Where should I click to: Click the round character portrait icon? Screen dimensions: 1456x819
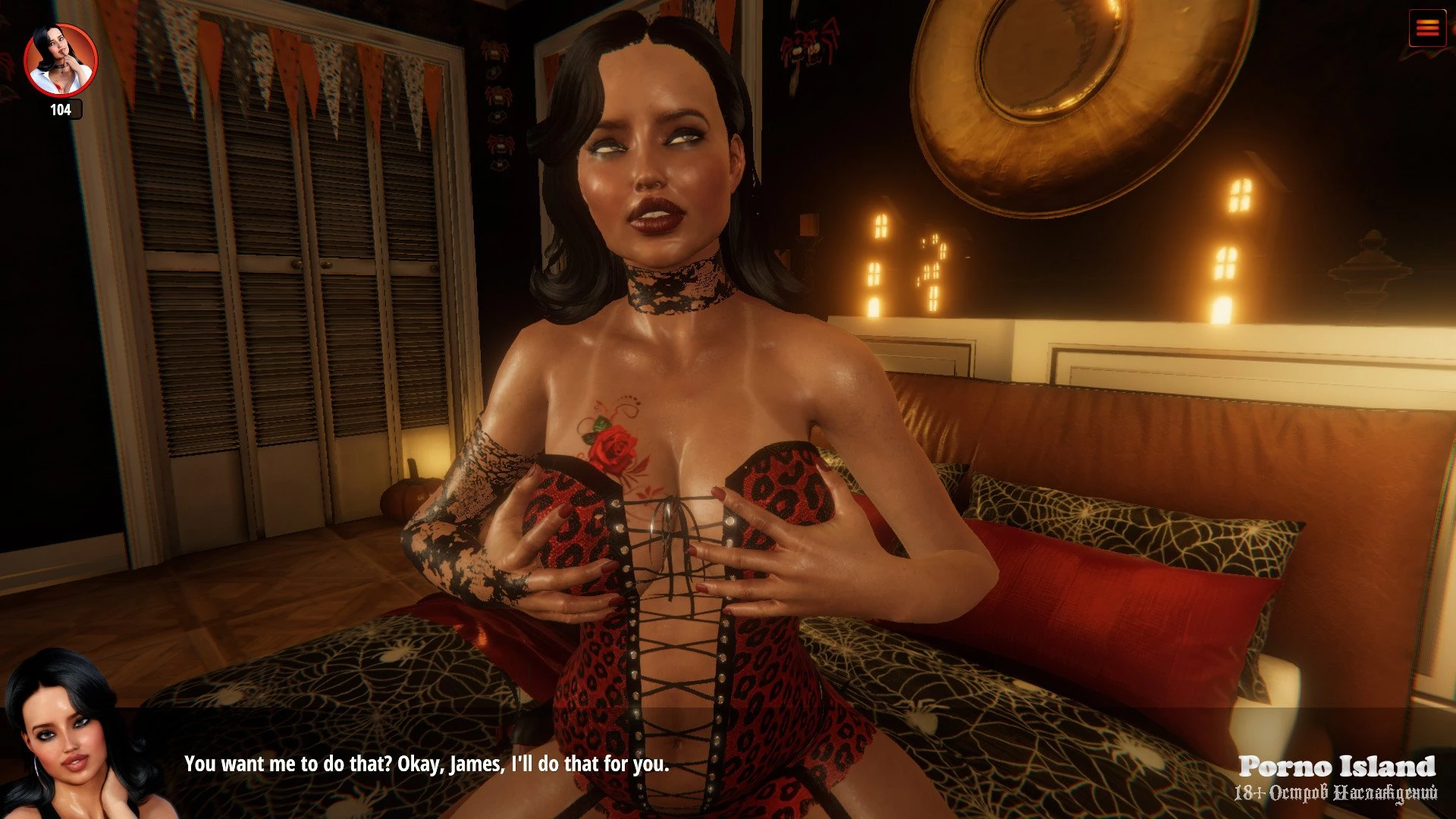pos(61,61)
